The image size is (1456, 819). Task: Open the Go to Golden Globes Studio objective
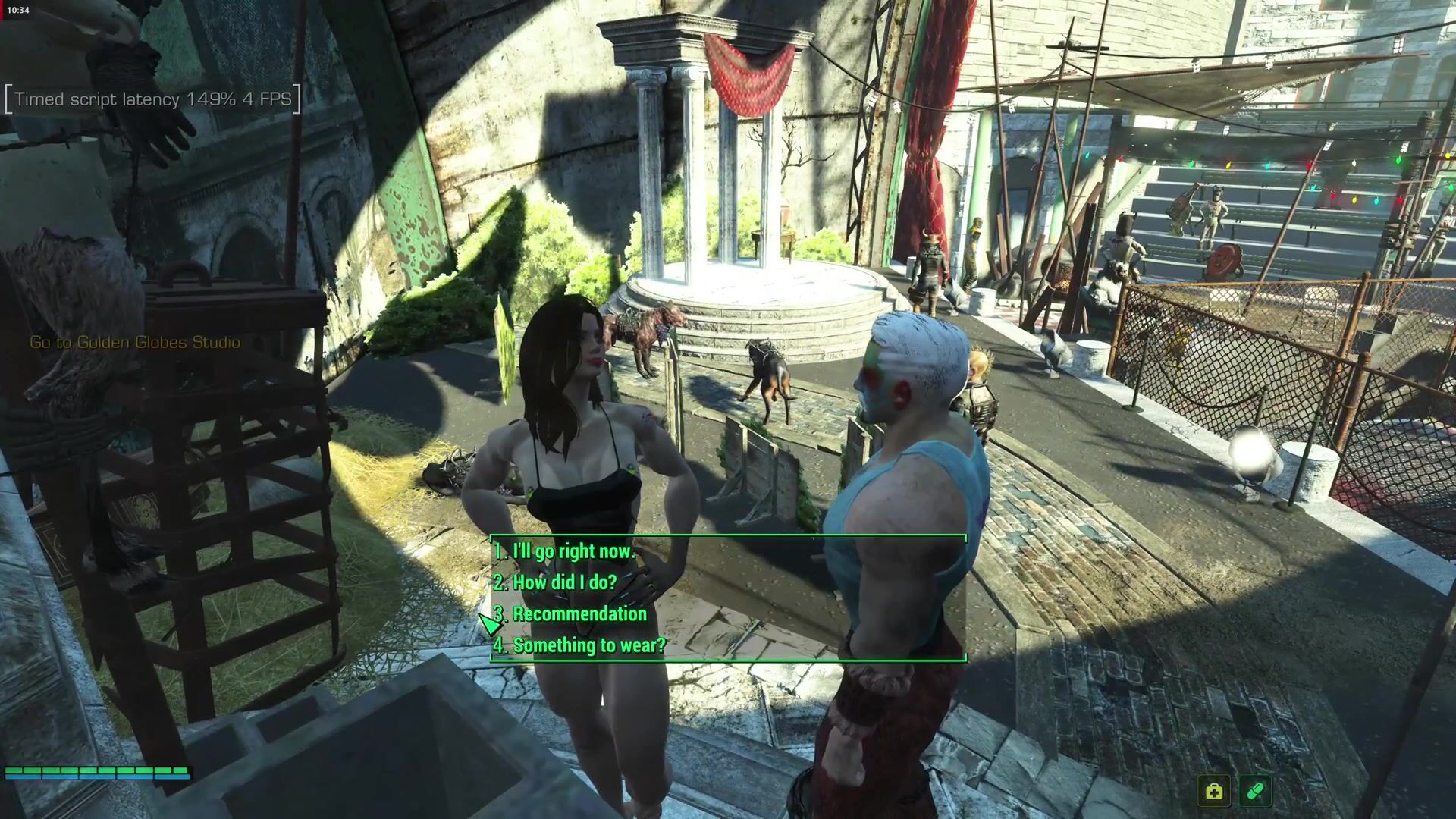pyautogui.click(x=135, y=343)
